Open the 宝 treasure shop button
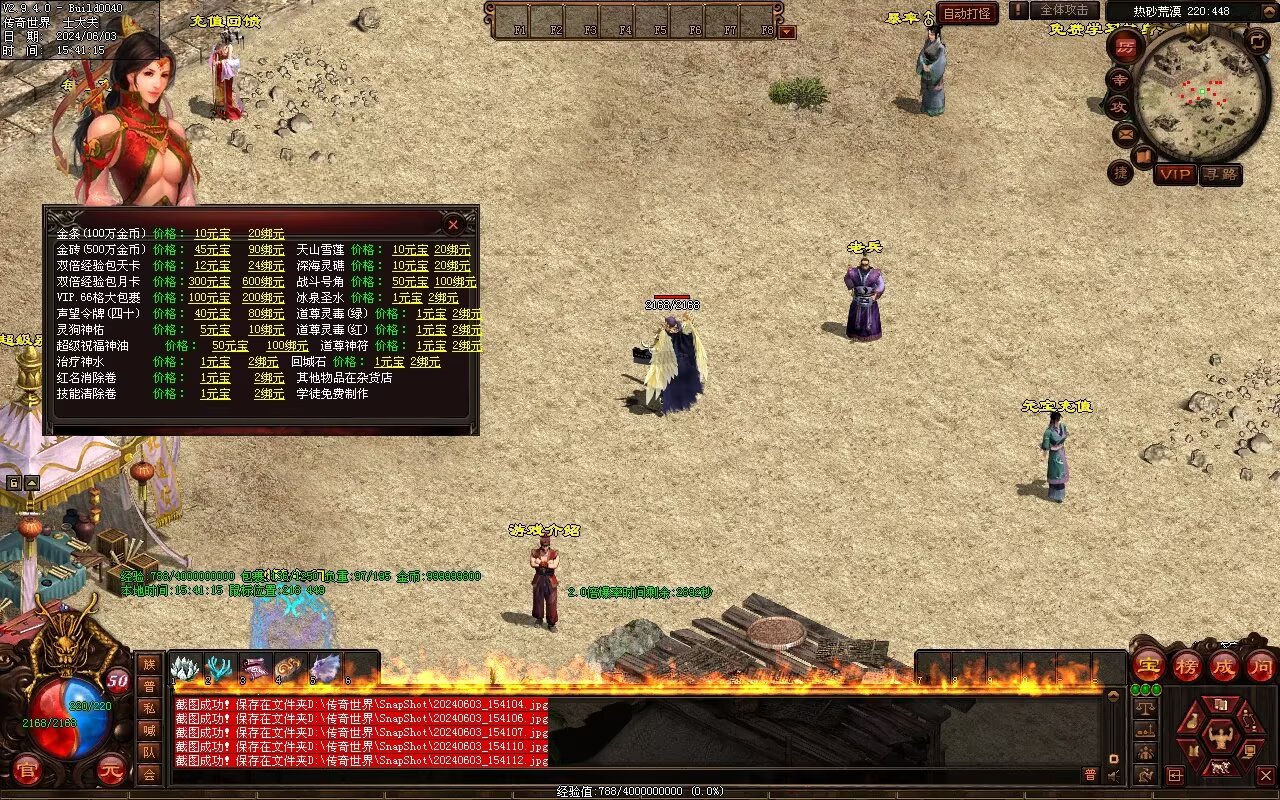 [1148, 666]
